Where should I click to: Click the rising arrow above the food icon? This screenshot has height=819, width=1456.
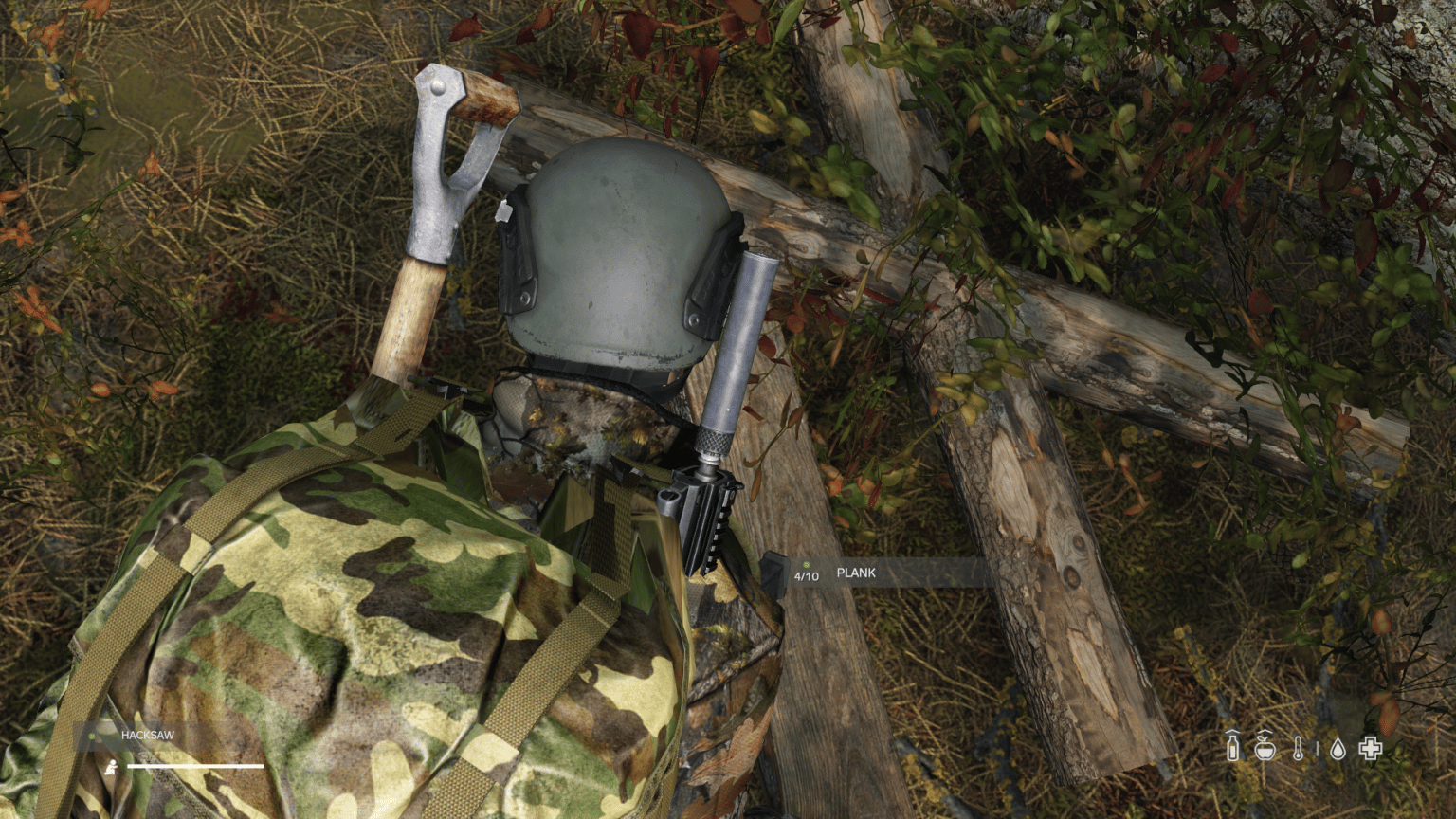pyautogui.click(x=1265, y=732)
